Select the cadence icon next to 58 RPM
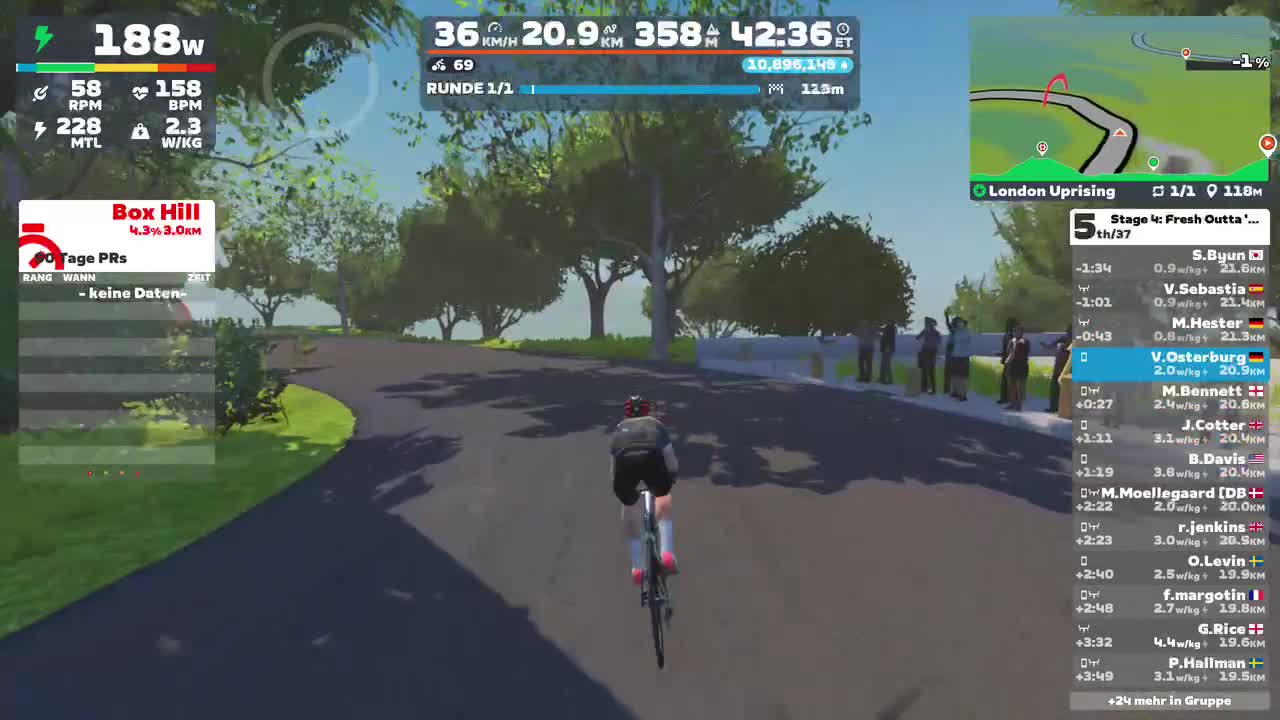 point(41,92)
